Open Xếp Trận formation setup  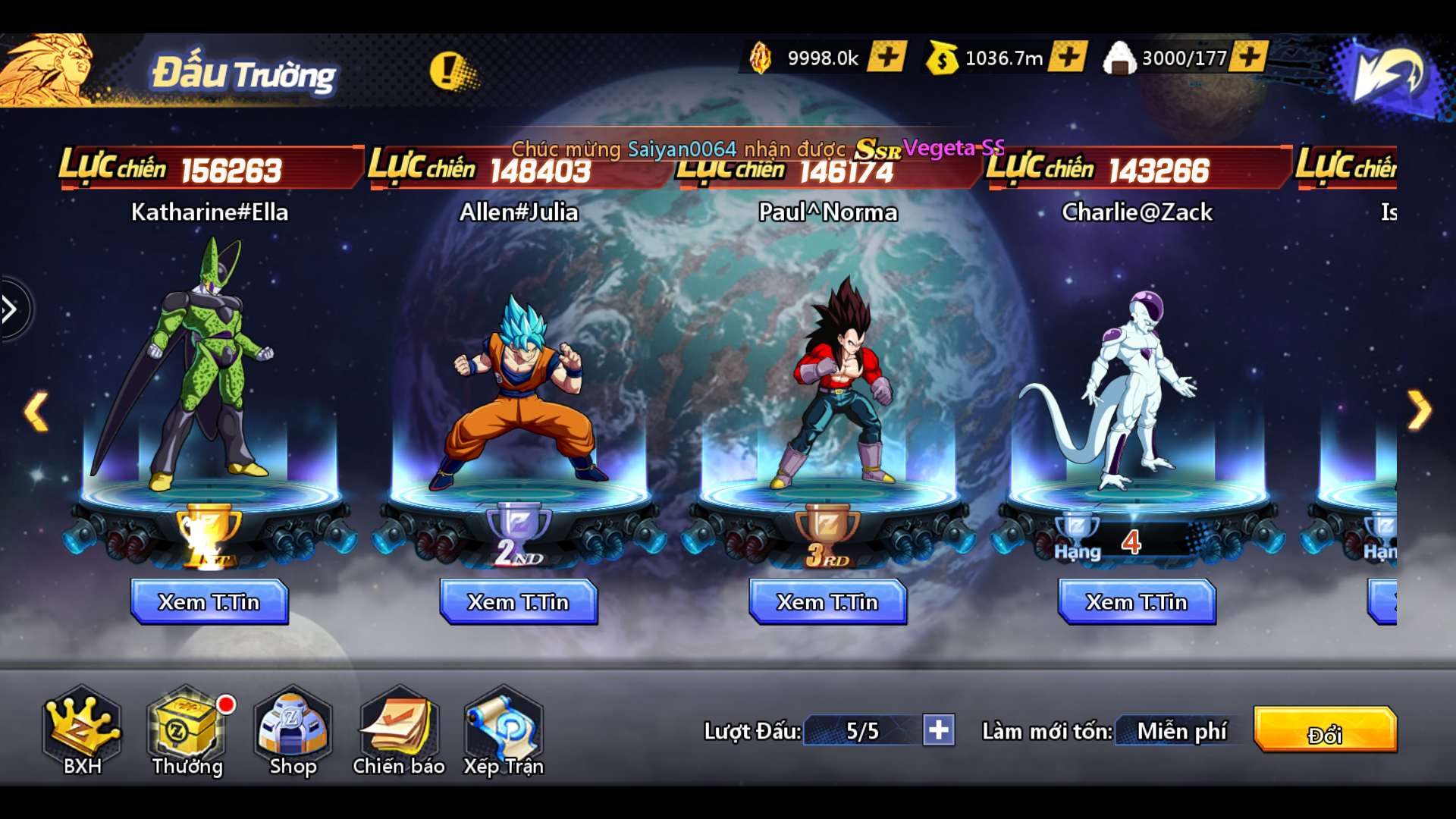pos(504,731)
